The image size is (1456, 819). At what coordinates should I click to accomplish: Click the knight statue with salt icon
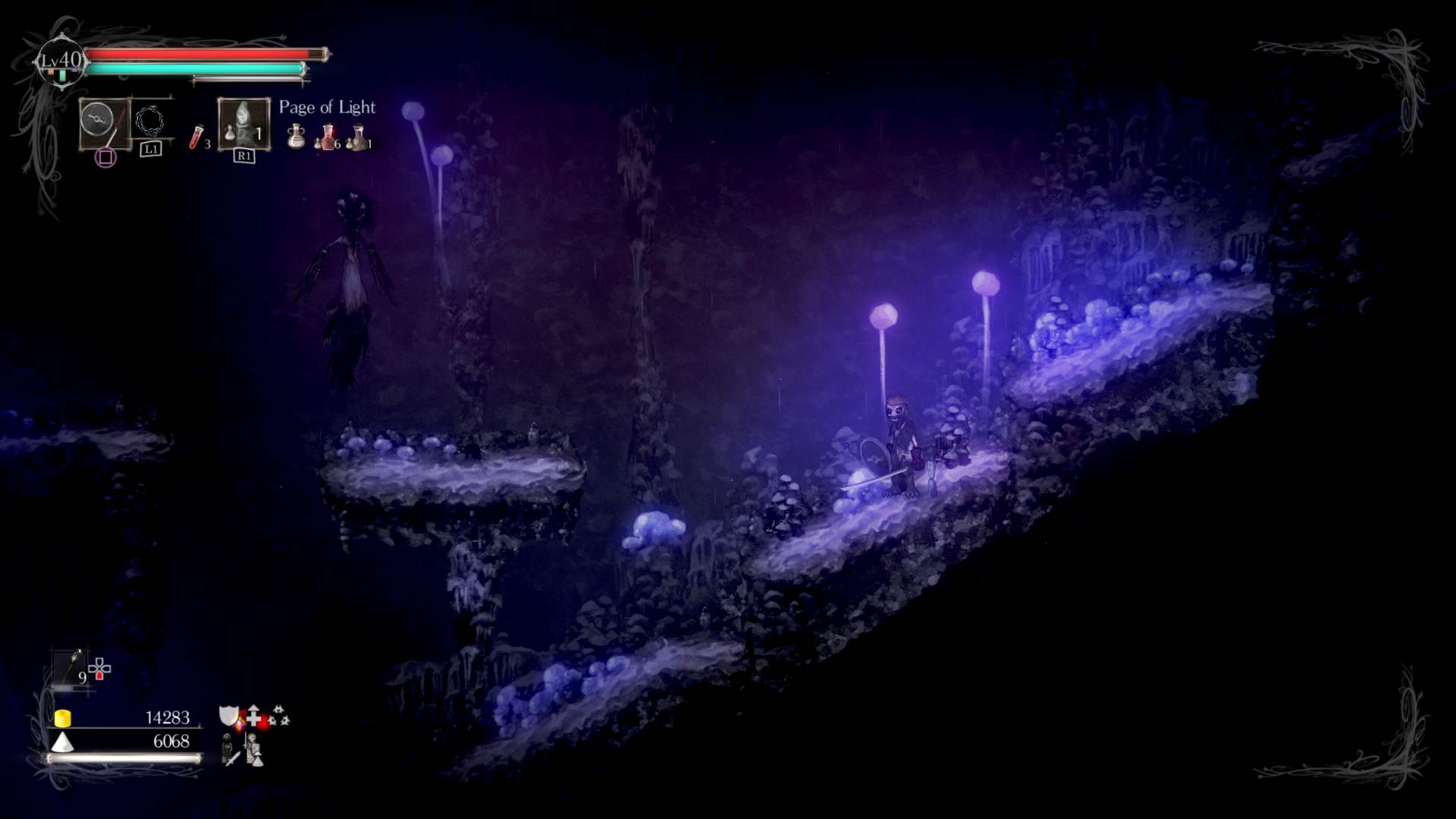tap(254, 749)
